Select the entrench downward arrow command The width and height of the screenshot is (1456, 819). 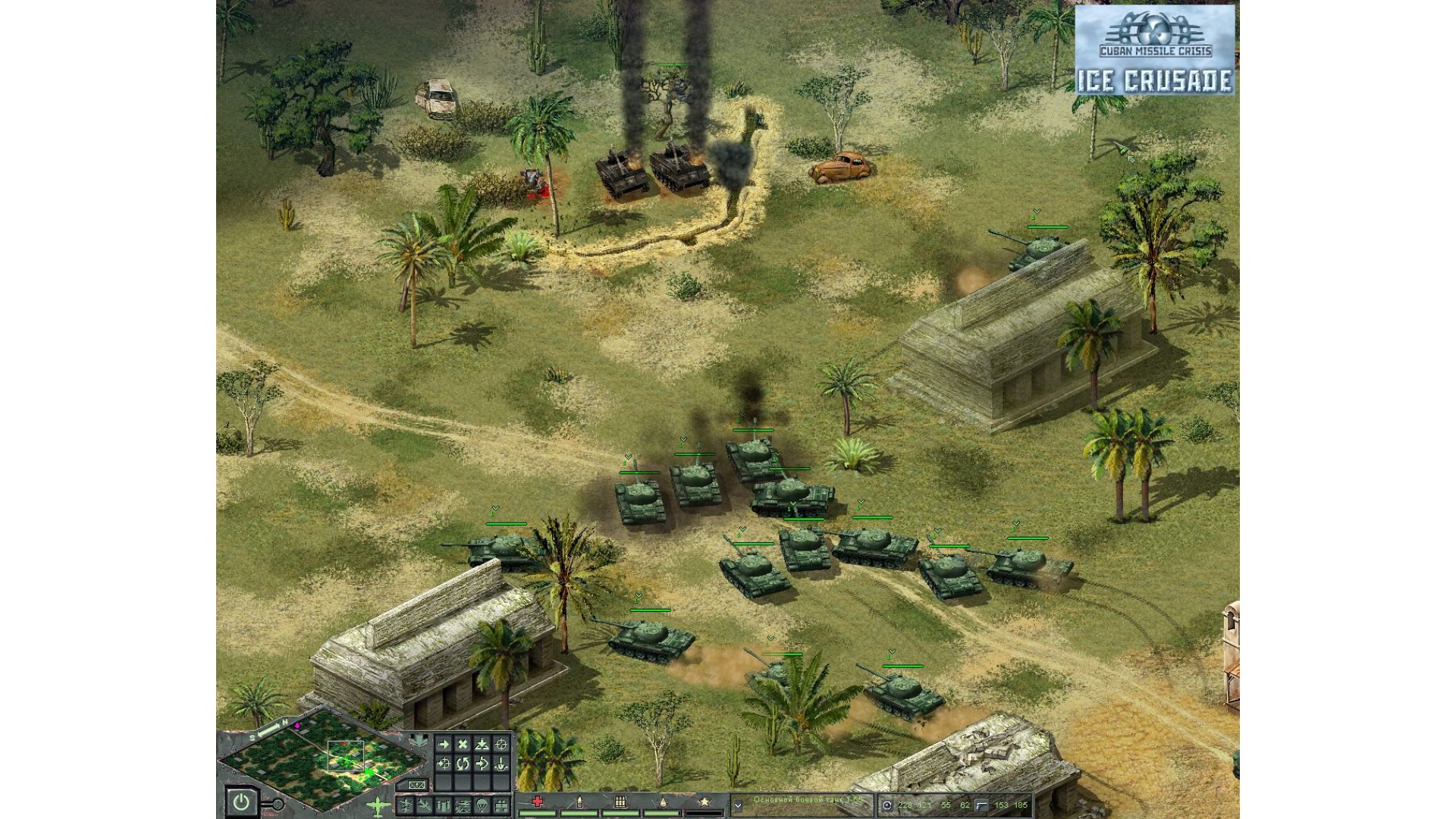point(501,764)
